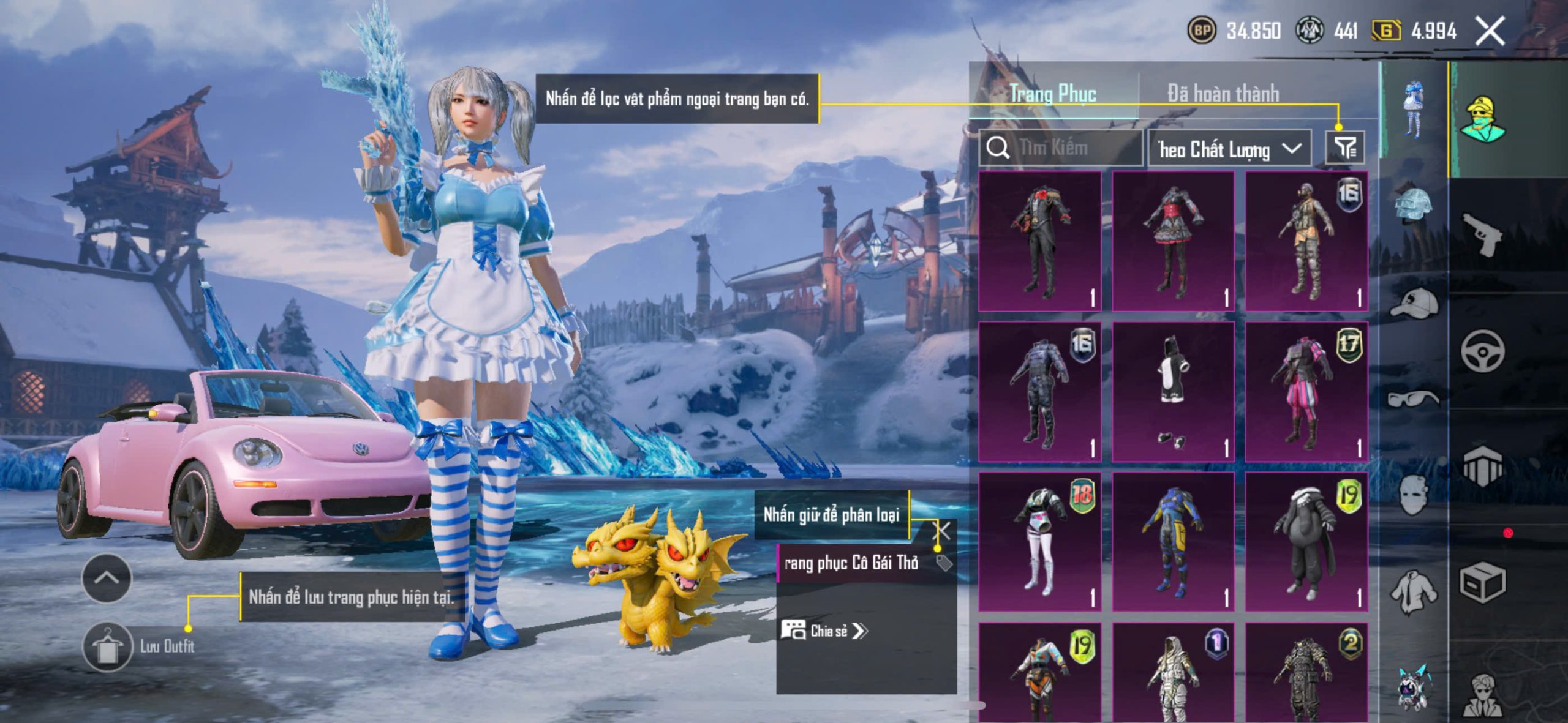Expand the round up-arrow button
Screen dimensions: 1568x723
click(107, 578)
